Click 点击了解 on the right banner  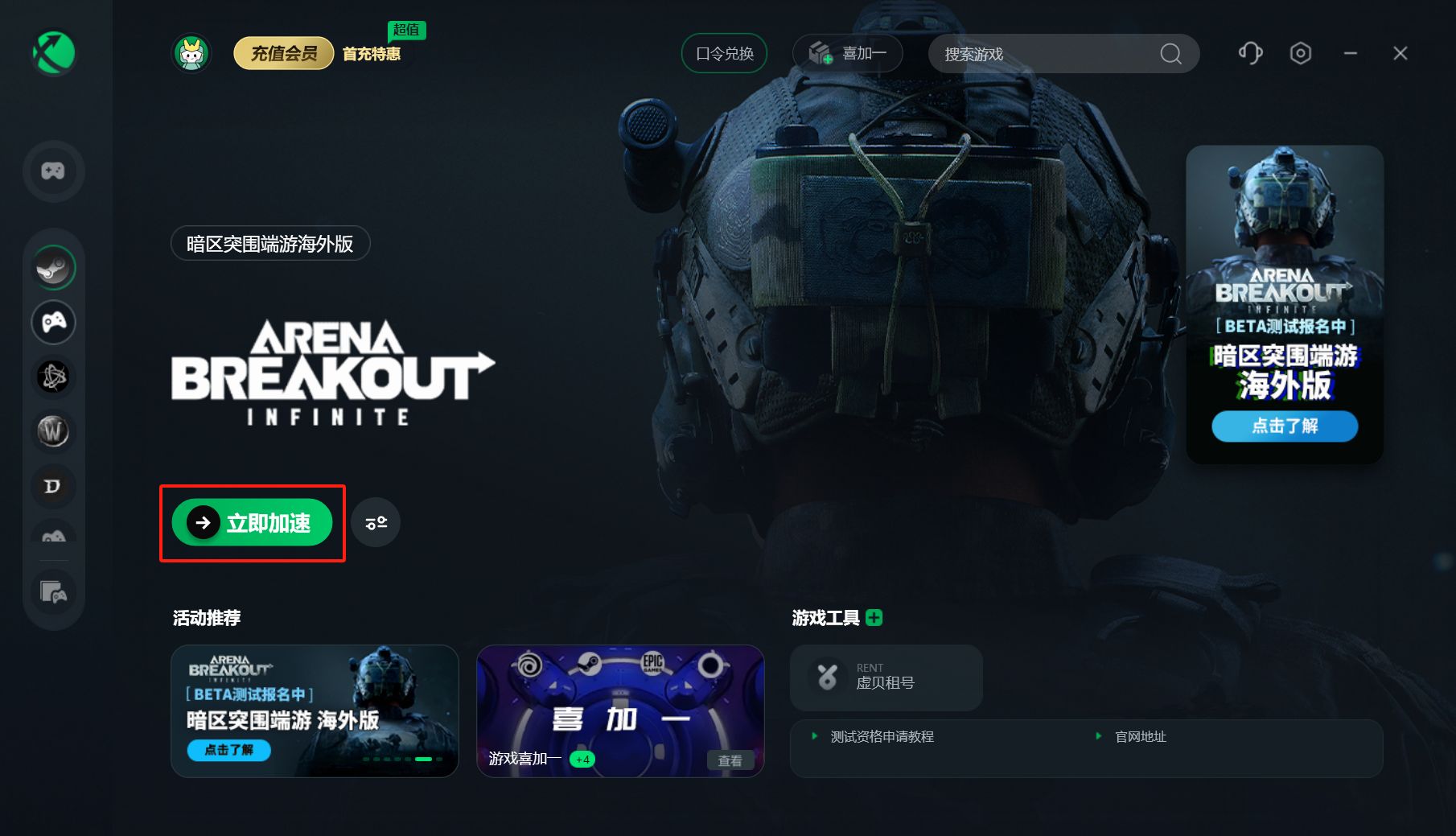coord(1285,426)
